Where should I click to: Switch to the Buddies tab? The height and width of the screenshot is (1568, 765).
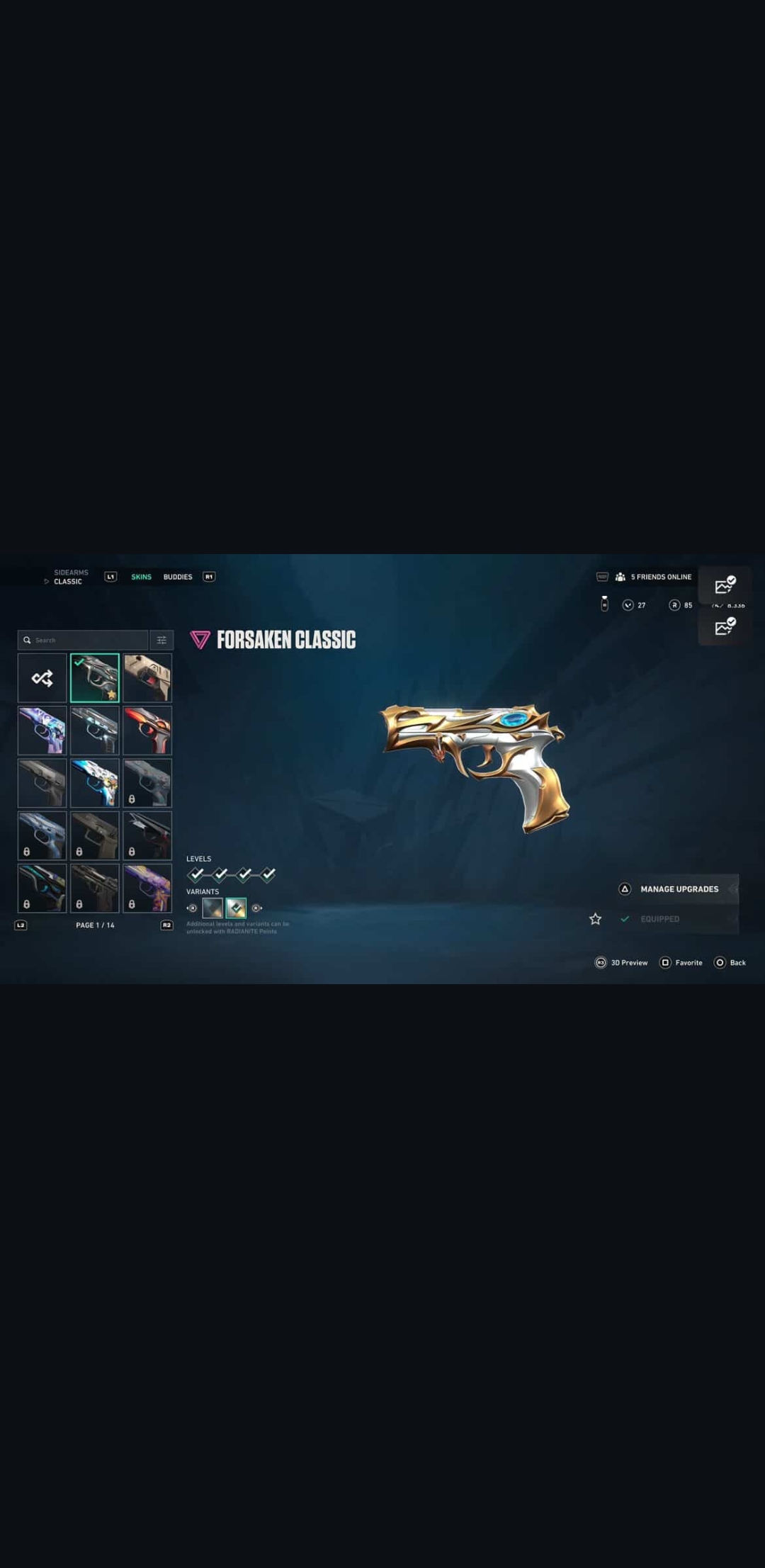pos(178,577)
